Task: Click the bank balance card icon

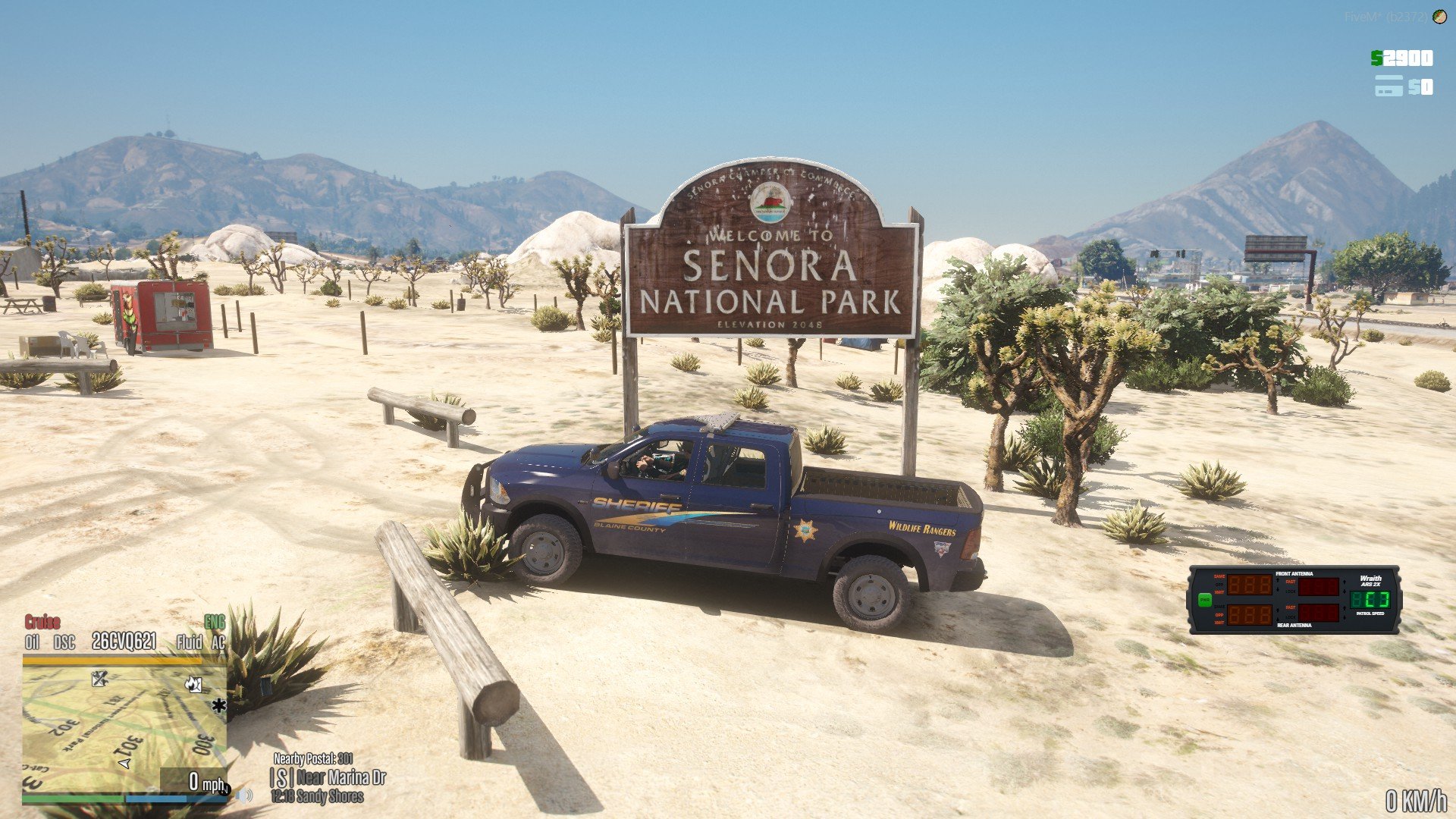Action: [x=1389, y=86]
